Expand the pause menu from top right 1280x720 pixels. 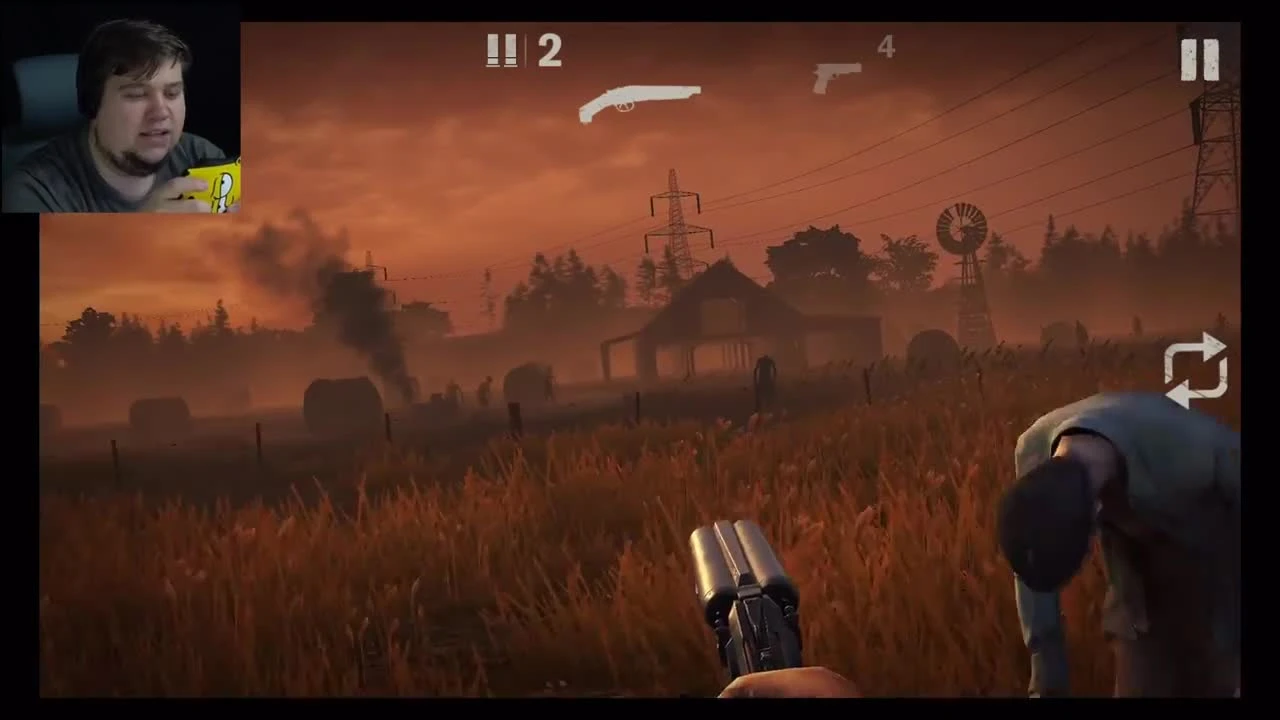click(x=1200, y=58)
